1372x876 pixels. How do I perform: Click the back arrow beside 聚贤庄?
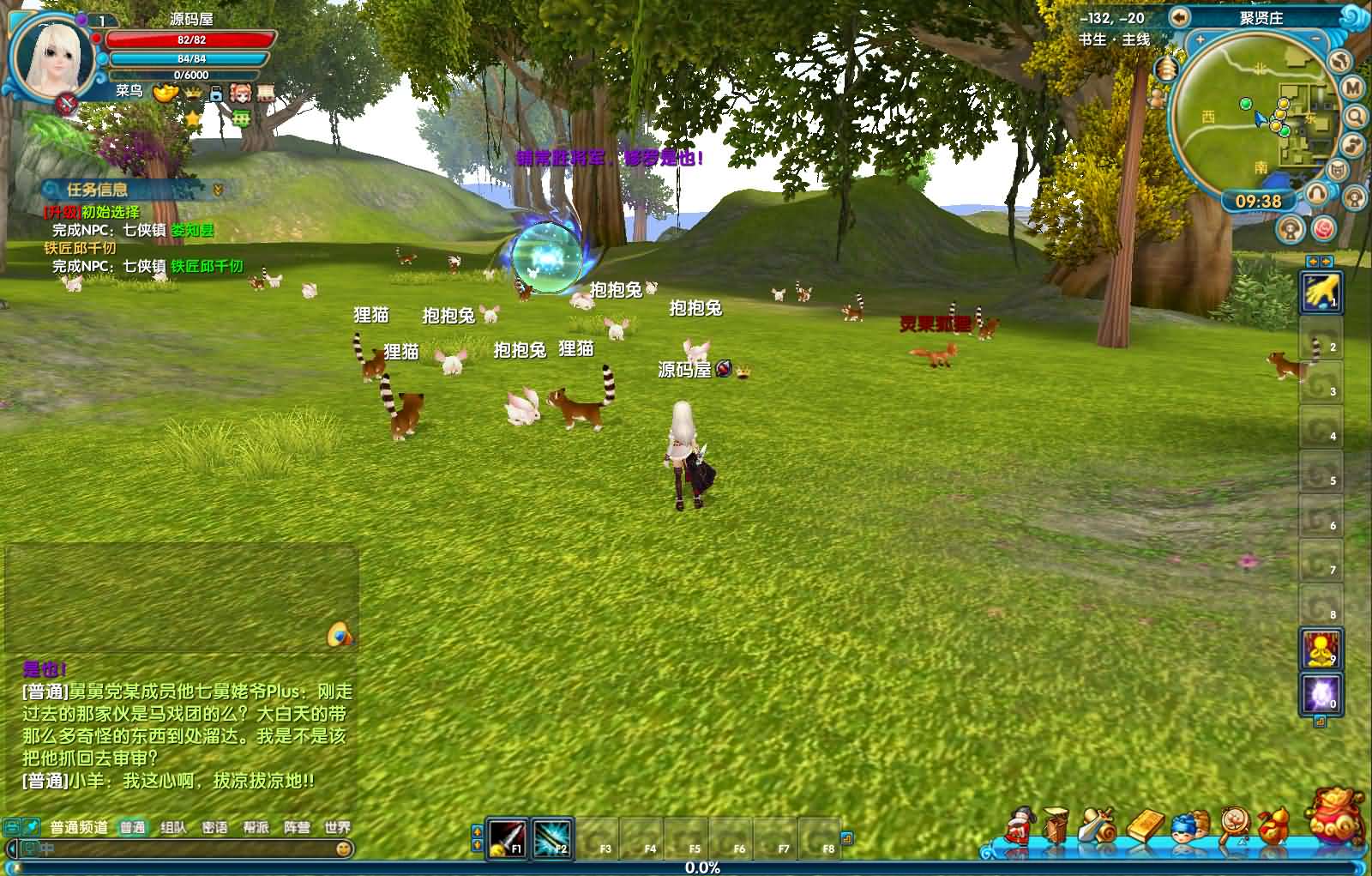tap(1180, 17)
